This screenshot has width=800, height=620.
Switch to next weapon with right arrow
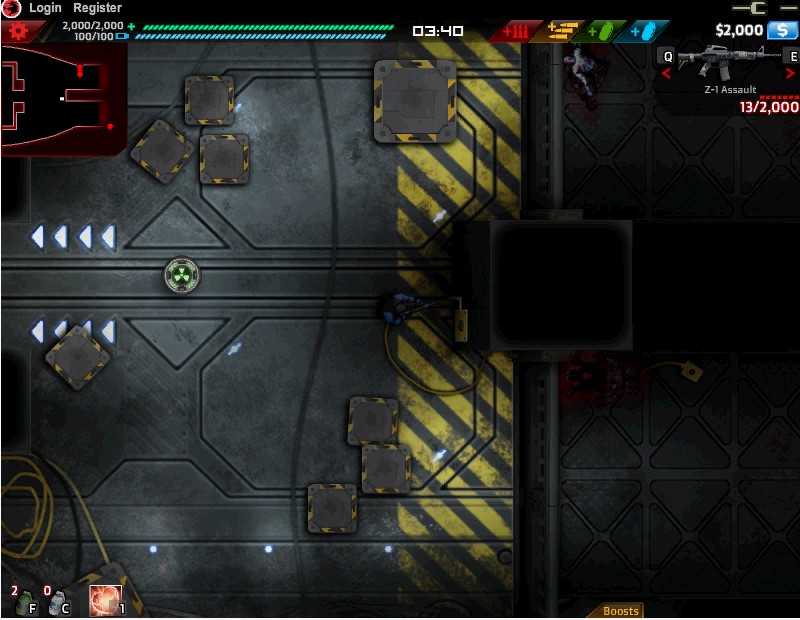793,73
